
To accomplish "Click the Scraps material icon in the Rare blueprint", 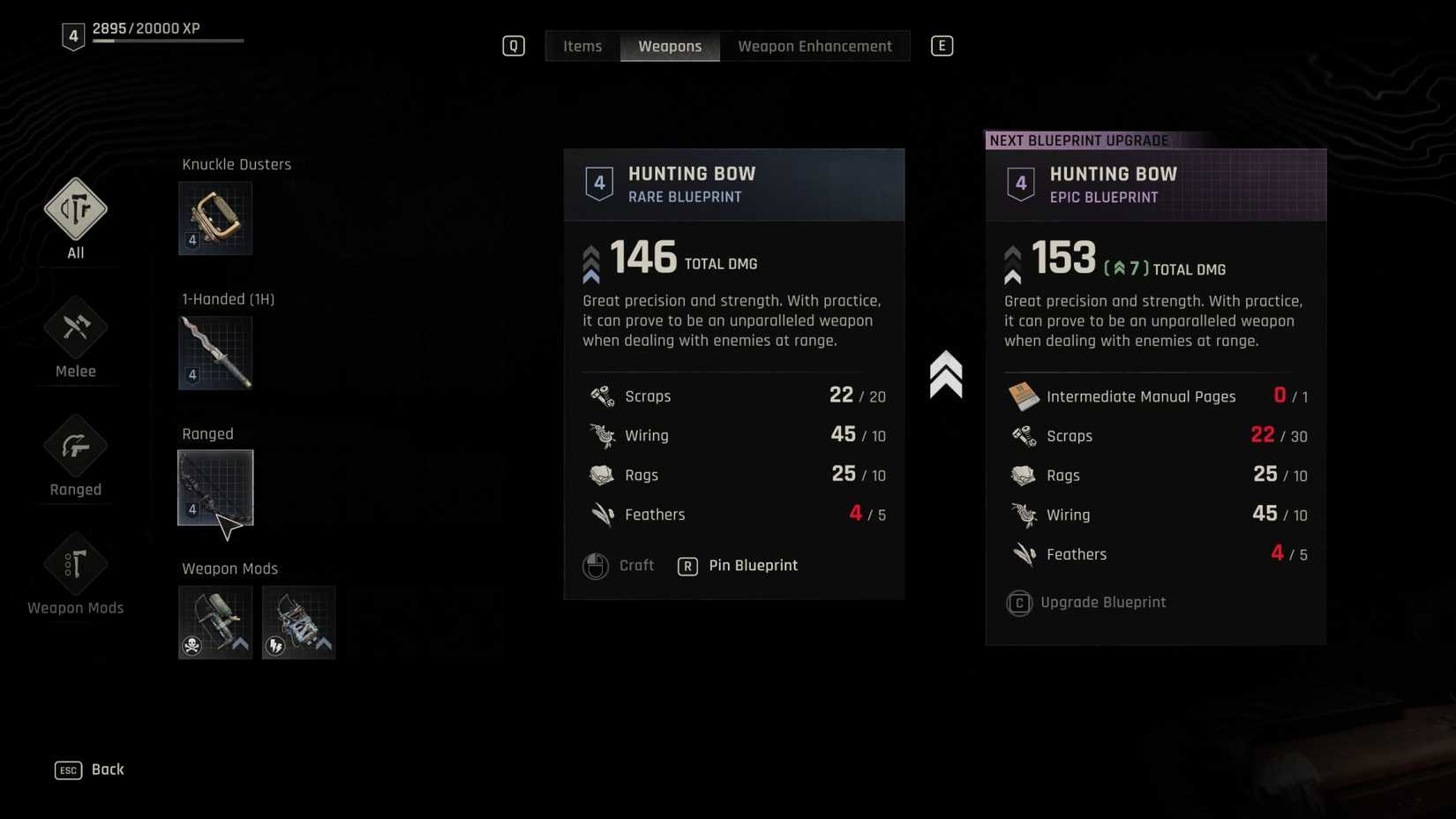I will (x=602, y=395).
